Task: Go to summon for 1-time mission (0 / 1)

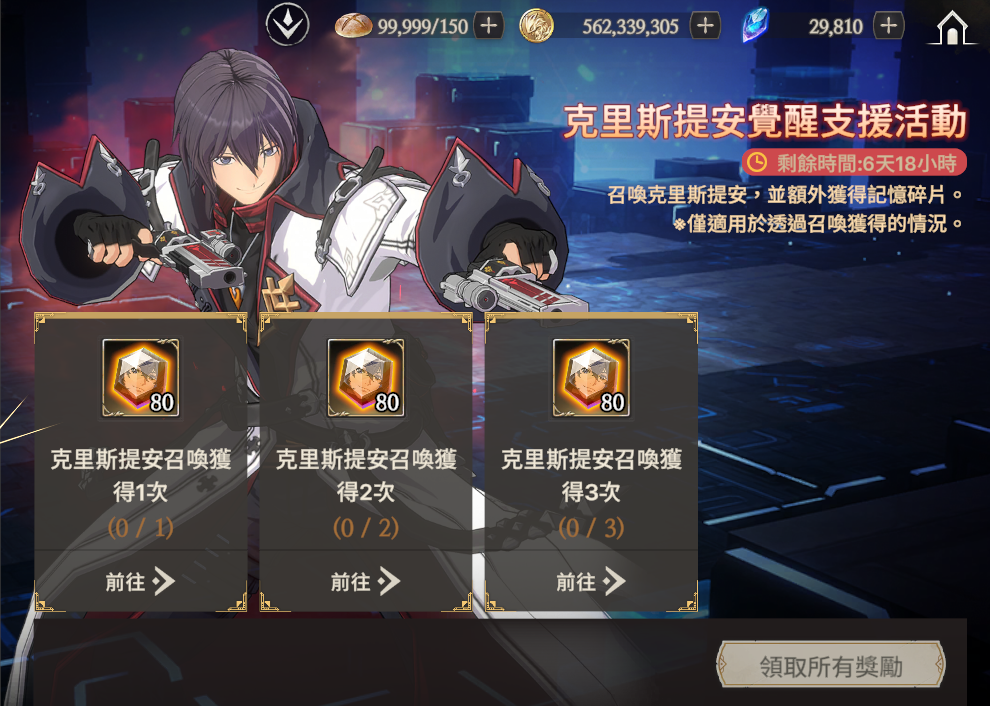Action: coord(140,581)
